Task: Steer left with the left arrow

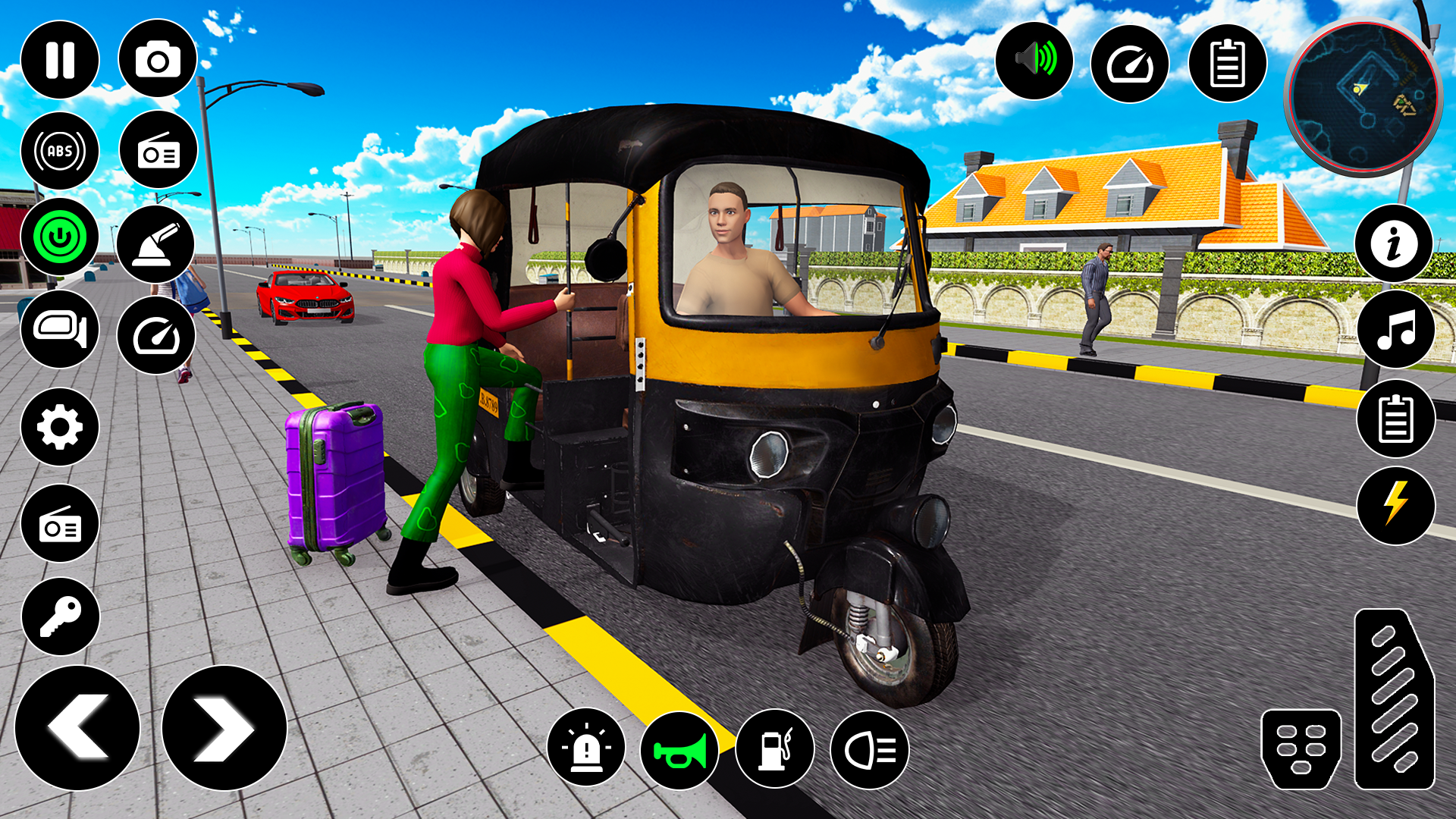Action: pos(77,728)
